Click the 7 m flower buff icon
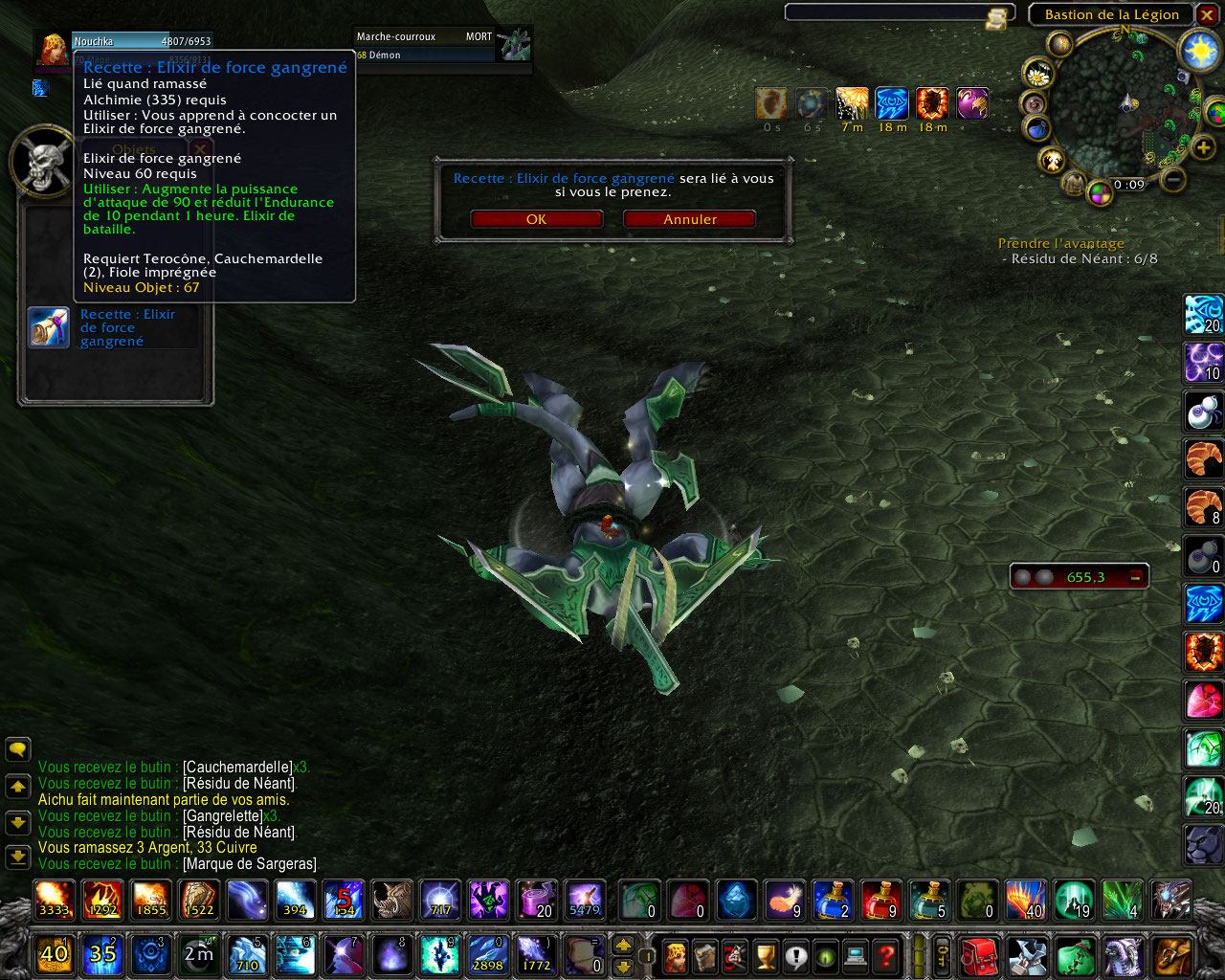 tap(852, 103)
